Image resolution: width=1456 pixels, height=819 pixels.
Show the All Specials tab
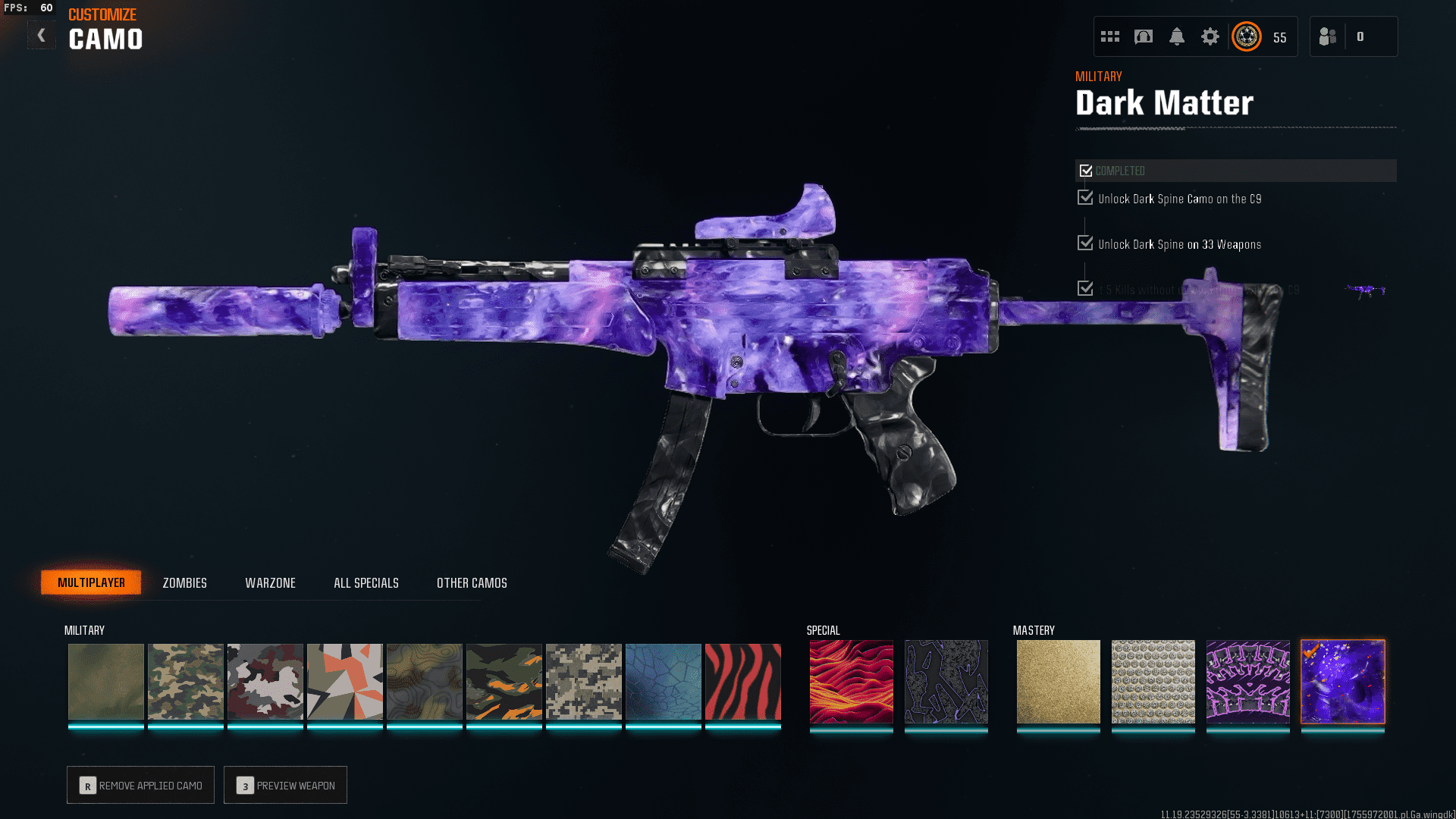tap(366, 582)
